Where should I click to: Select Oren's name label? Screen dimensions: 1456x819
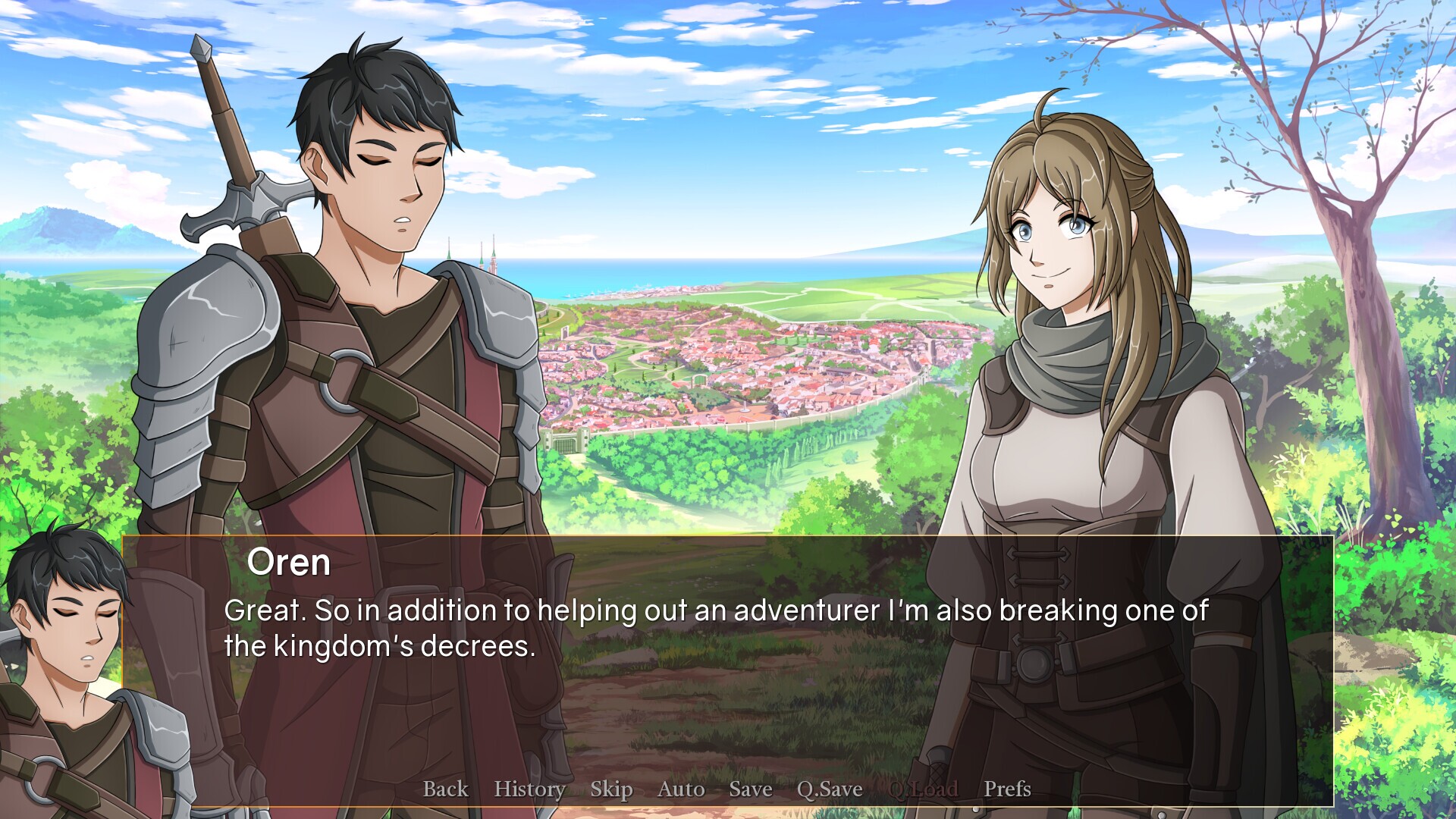[290, 562]
